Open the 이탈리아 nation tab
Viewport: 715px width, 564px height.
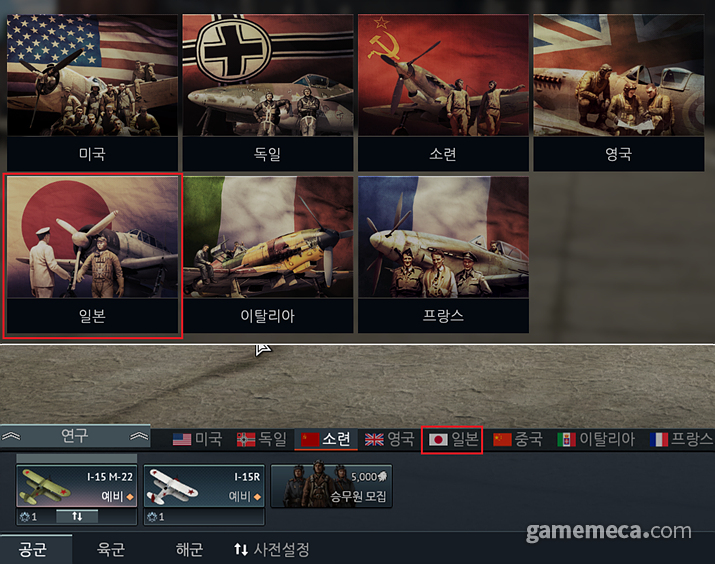click(x=596, y=439)
